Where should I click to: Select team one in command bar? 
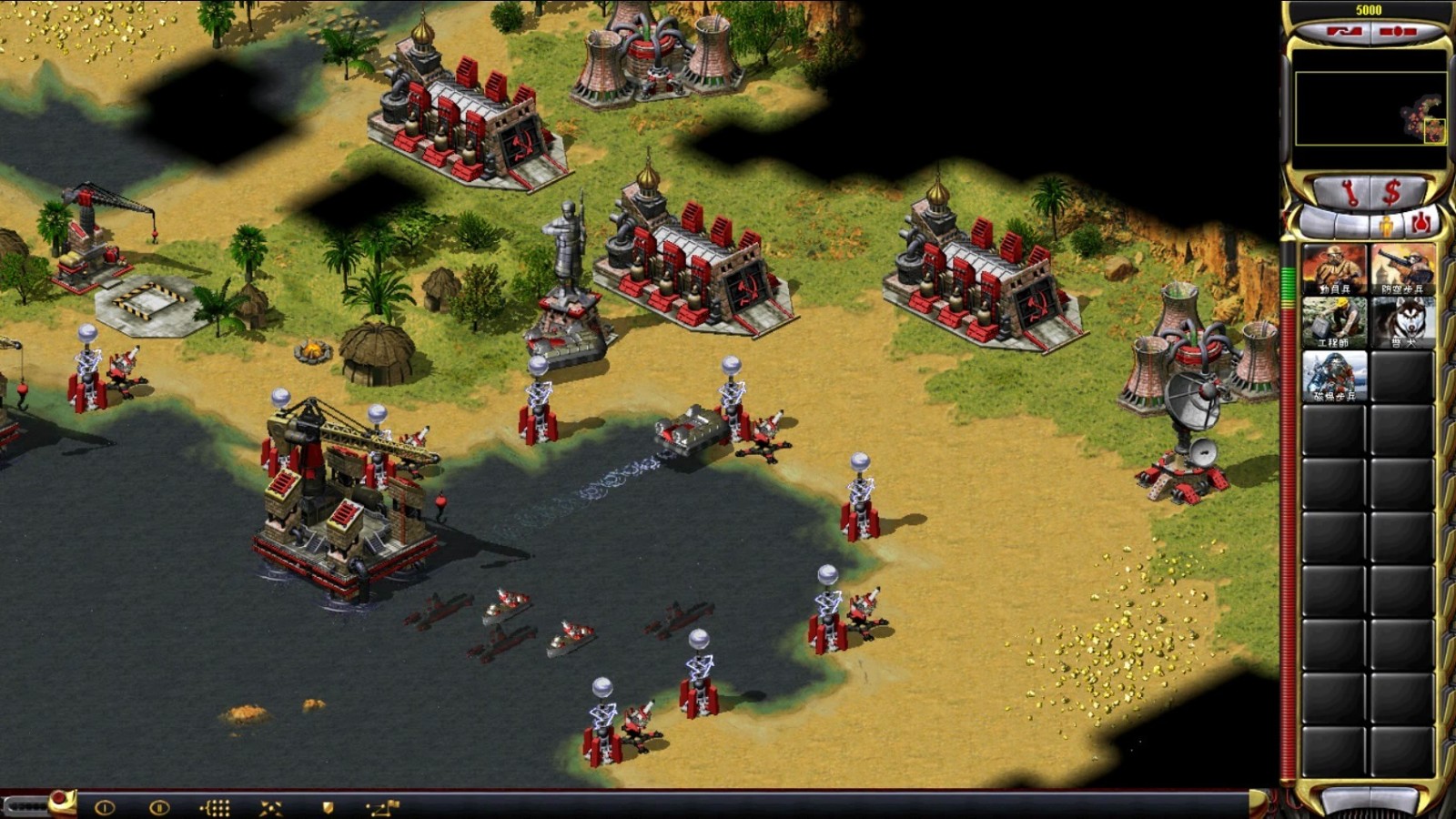[x=105, y=807]
